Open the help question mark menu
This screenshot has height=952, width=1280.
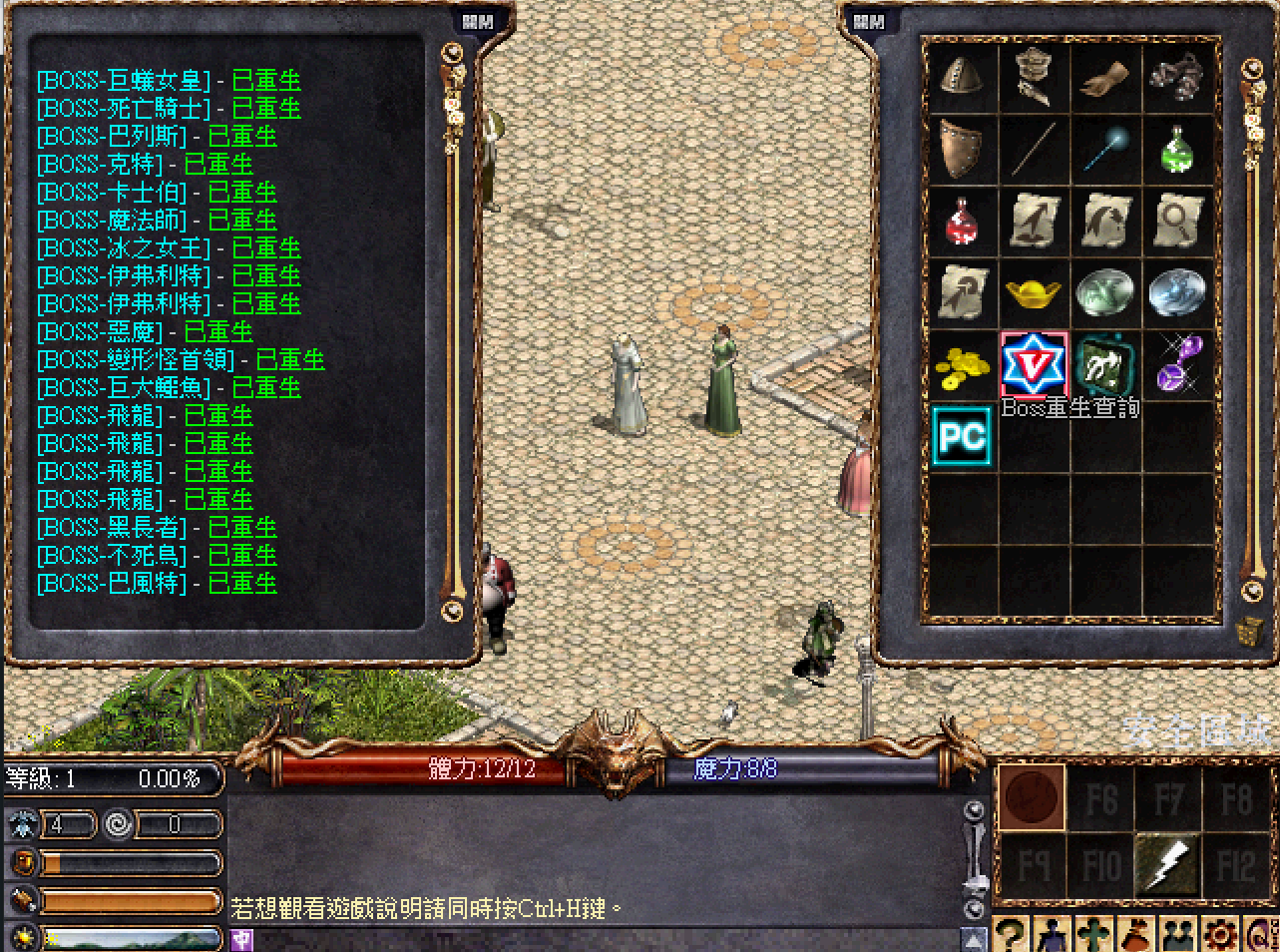pyautogui.click(x=1010, y=935)
